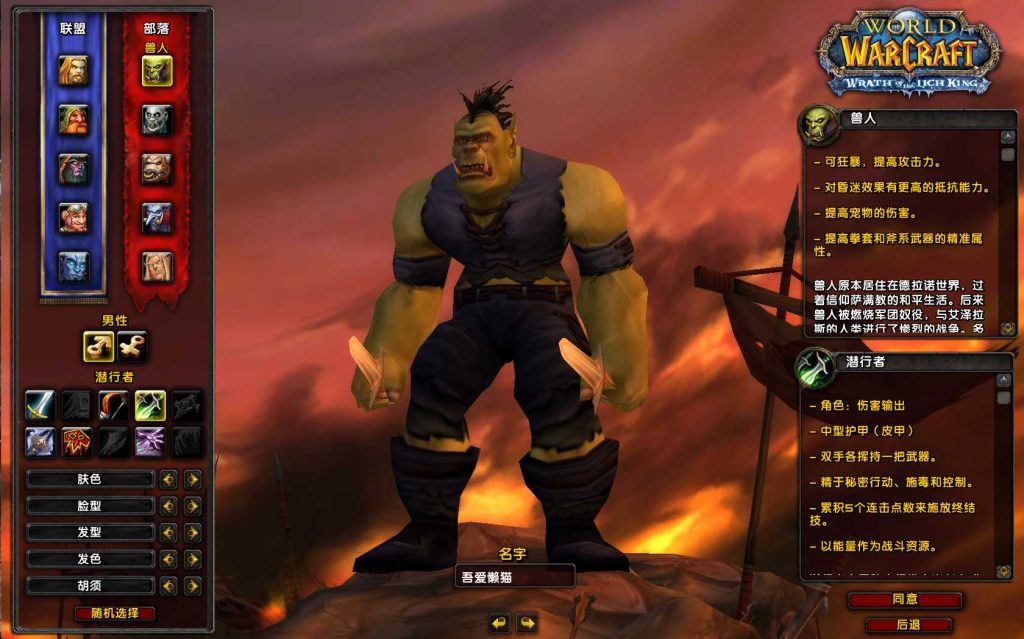Cycle 胡须 facial hair to next option
This screenshot has width=1024, height=639.
point(192,586)
